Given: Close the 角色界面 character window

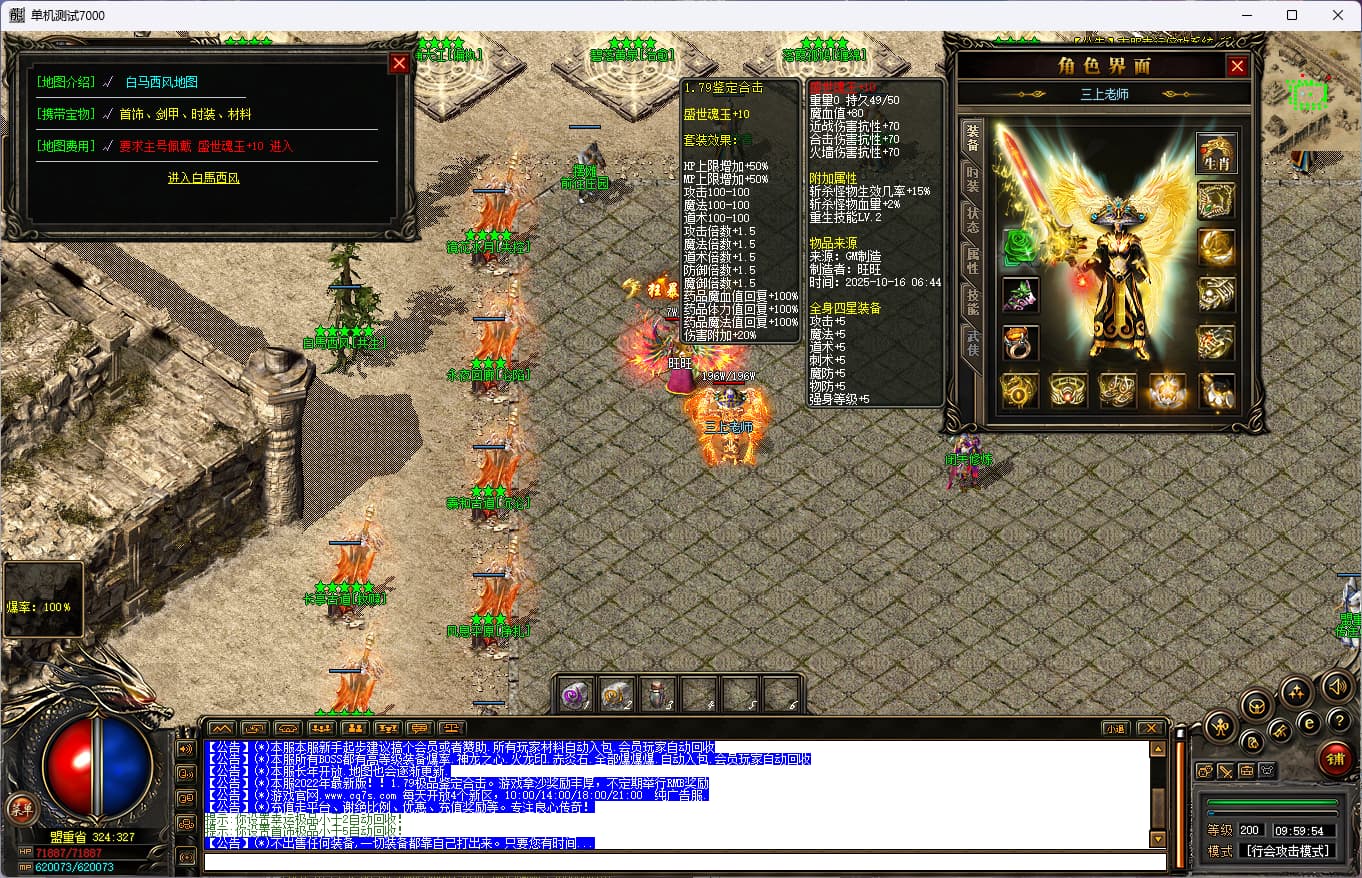Looking at the screenshot, I should (x=1237, y=66).
